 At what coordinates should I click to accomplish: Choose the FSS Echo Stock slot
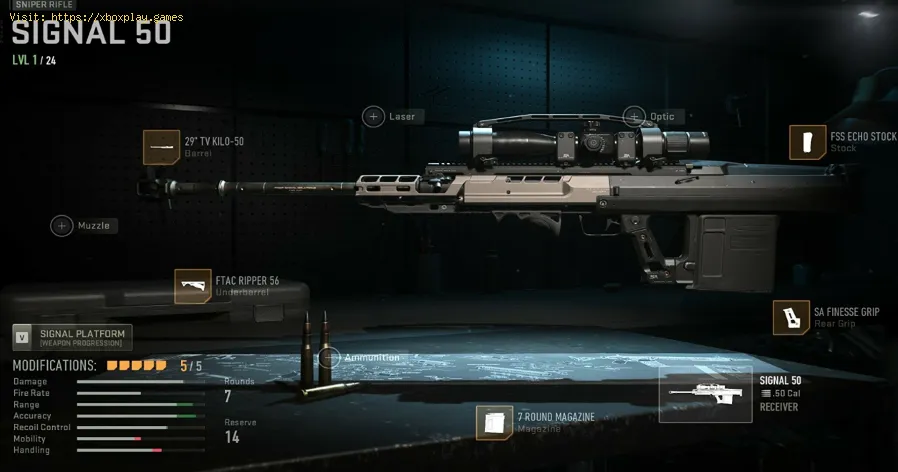click(808, 143)
